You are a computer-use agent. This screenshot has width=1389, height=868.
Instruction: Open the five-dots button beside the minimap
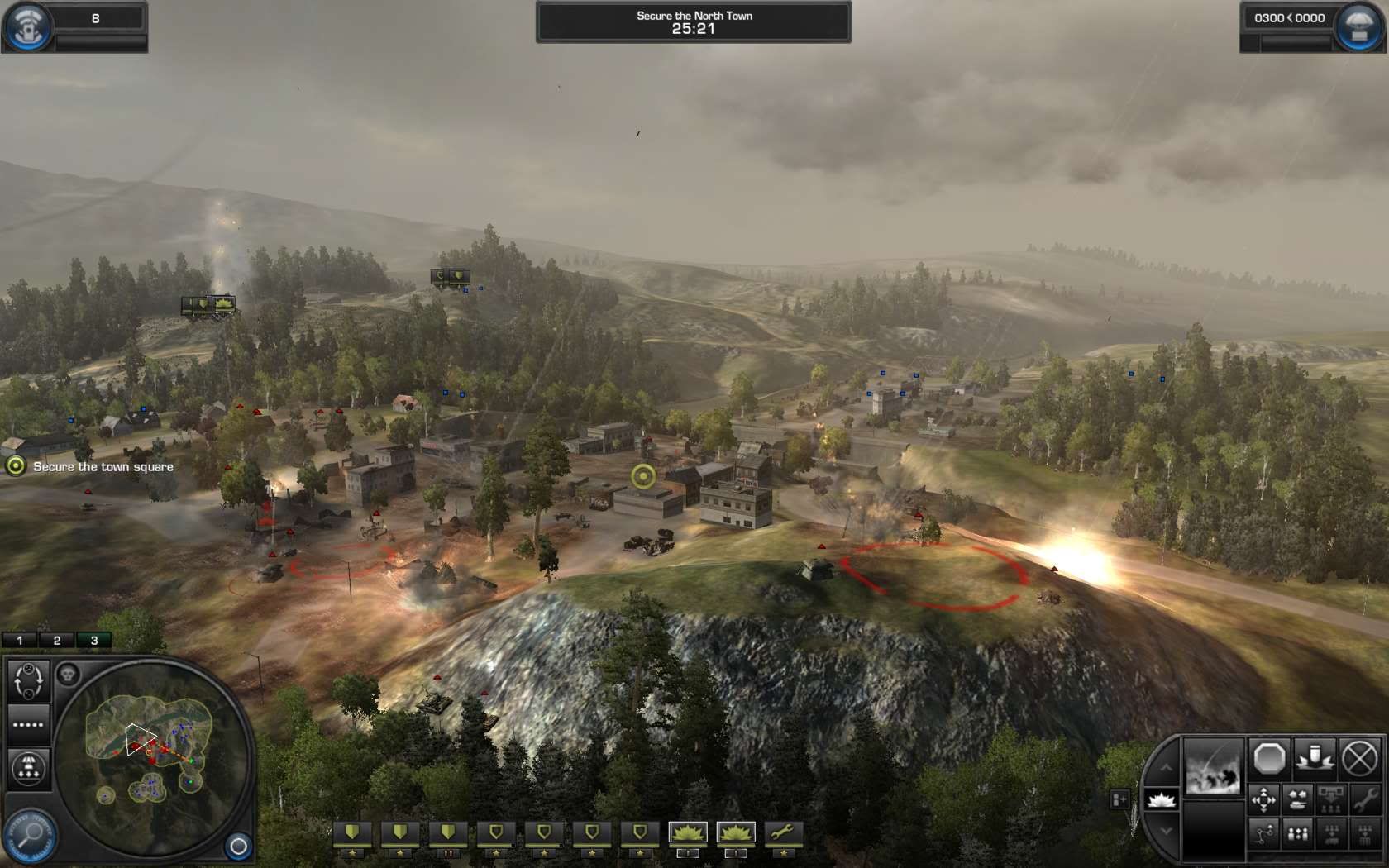pyautogui.click(x=28, y=725)
